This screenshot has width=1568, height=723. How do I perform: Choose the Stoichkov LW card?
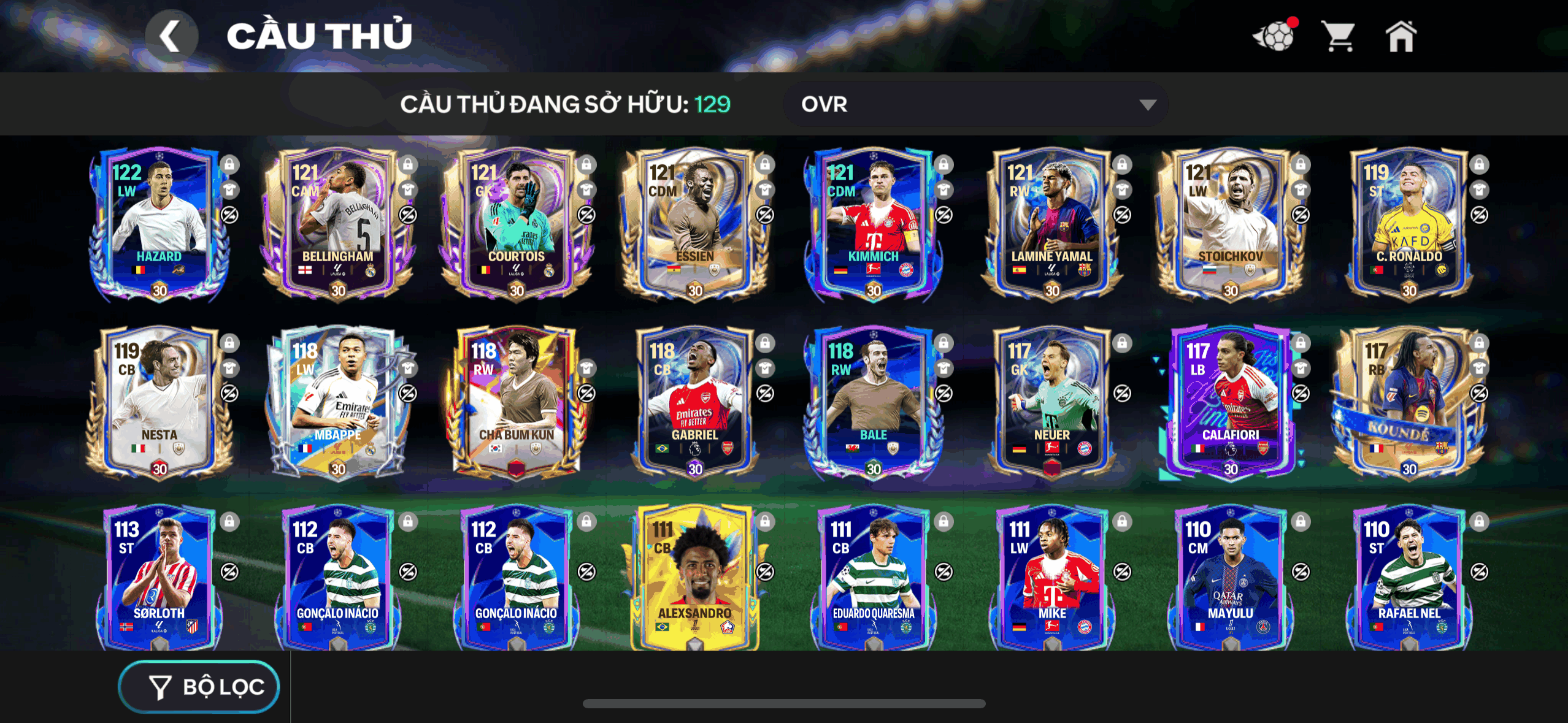(1230, 224)
